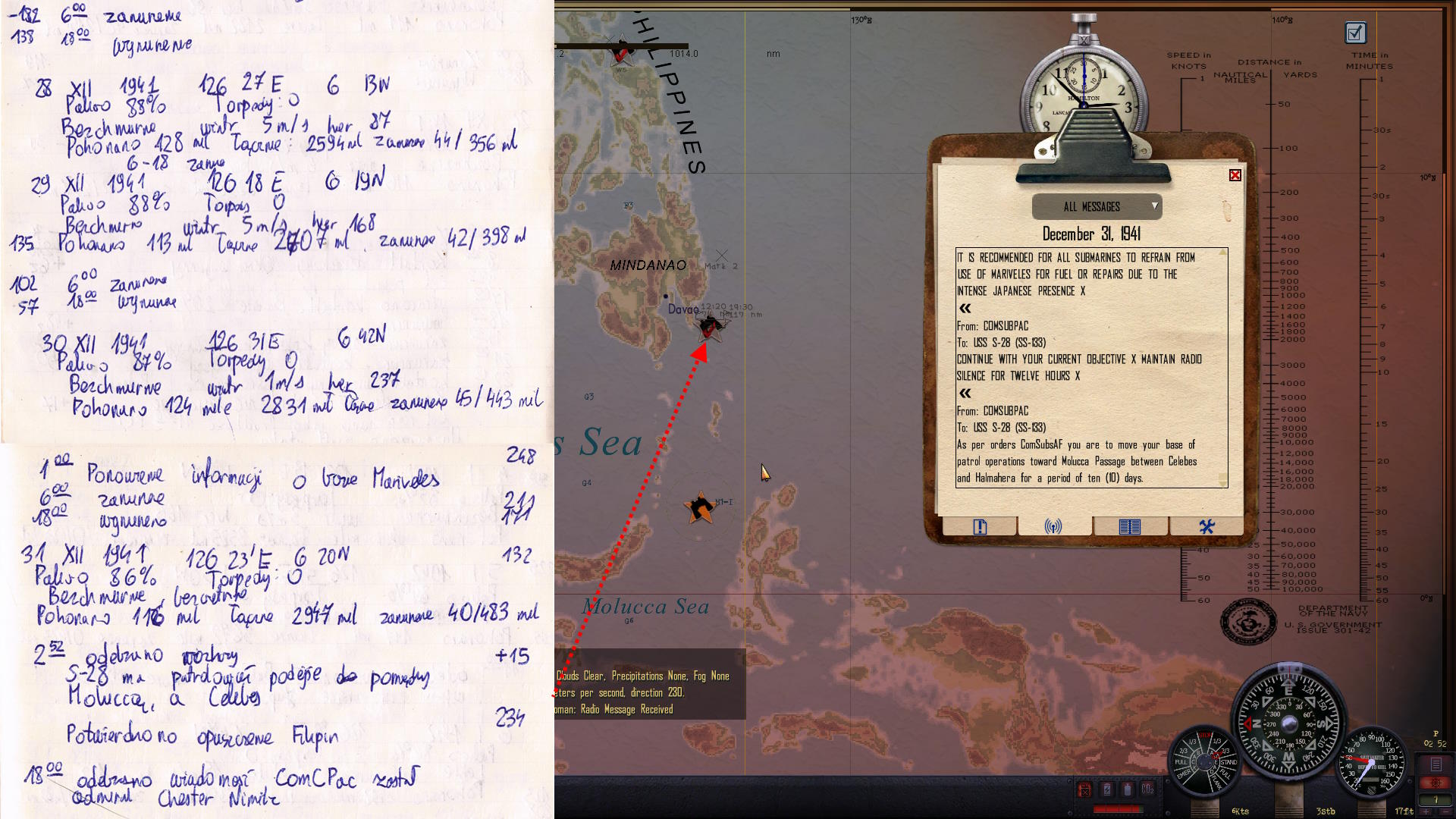This screenshot has height=819, width=1456.
Task: Set speed on the engine telegraph dial
Action: [x=1205, y=762]
